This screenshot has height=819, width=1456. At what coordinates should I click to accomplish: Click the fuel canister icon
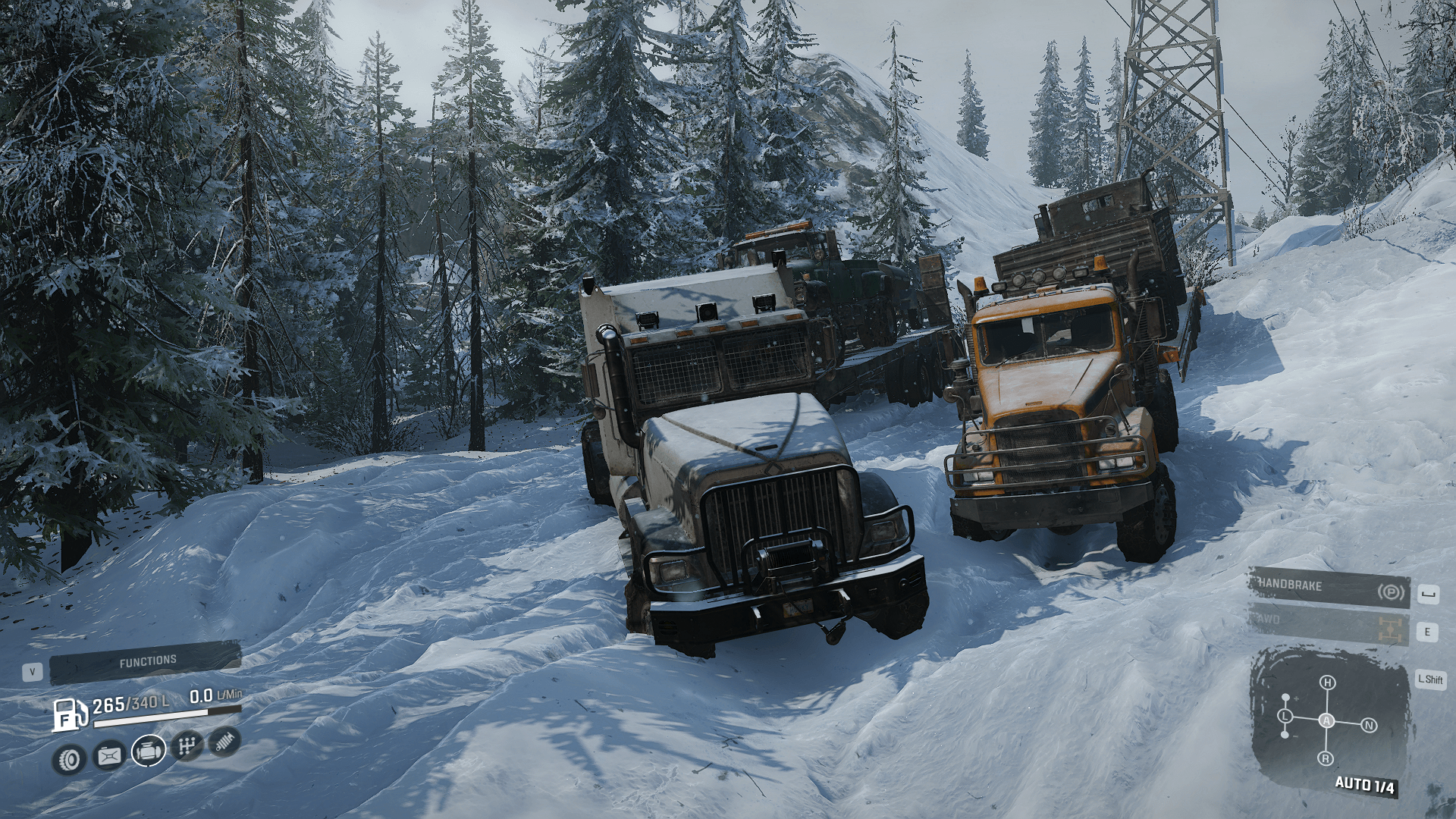[x=109, y=755]
